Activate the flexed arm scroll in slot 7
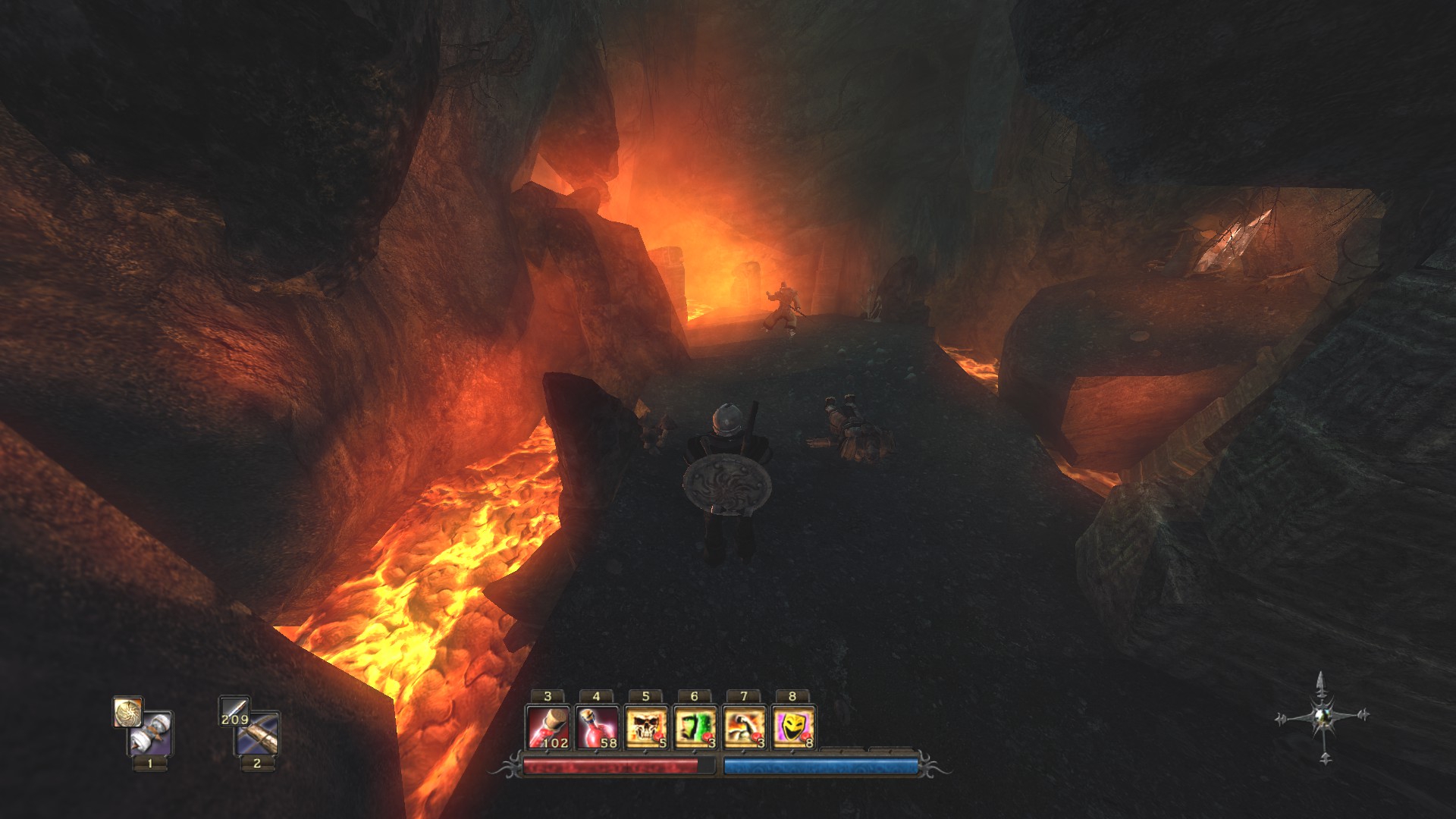The image size is (1456, 819). pyautogui.click(x=744, y=728)
